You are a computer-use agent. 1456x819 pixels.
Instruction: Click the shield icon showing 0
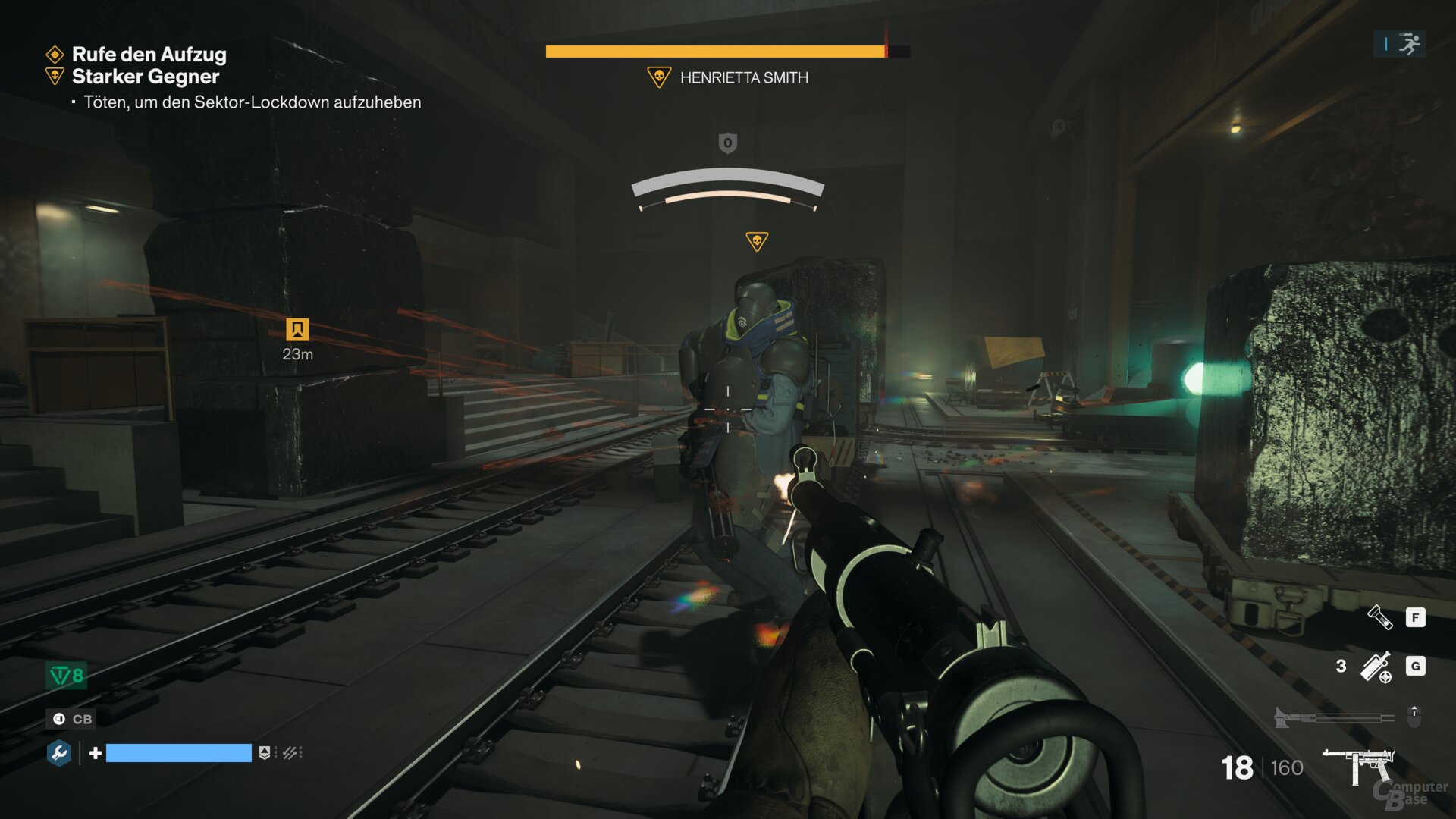click(x=727, y=143)
